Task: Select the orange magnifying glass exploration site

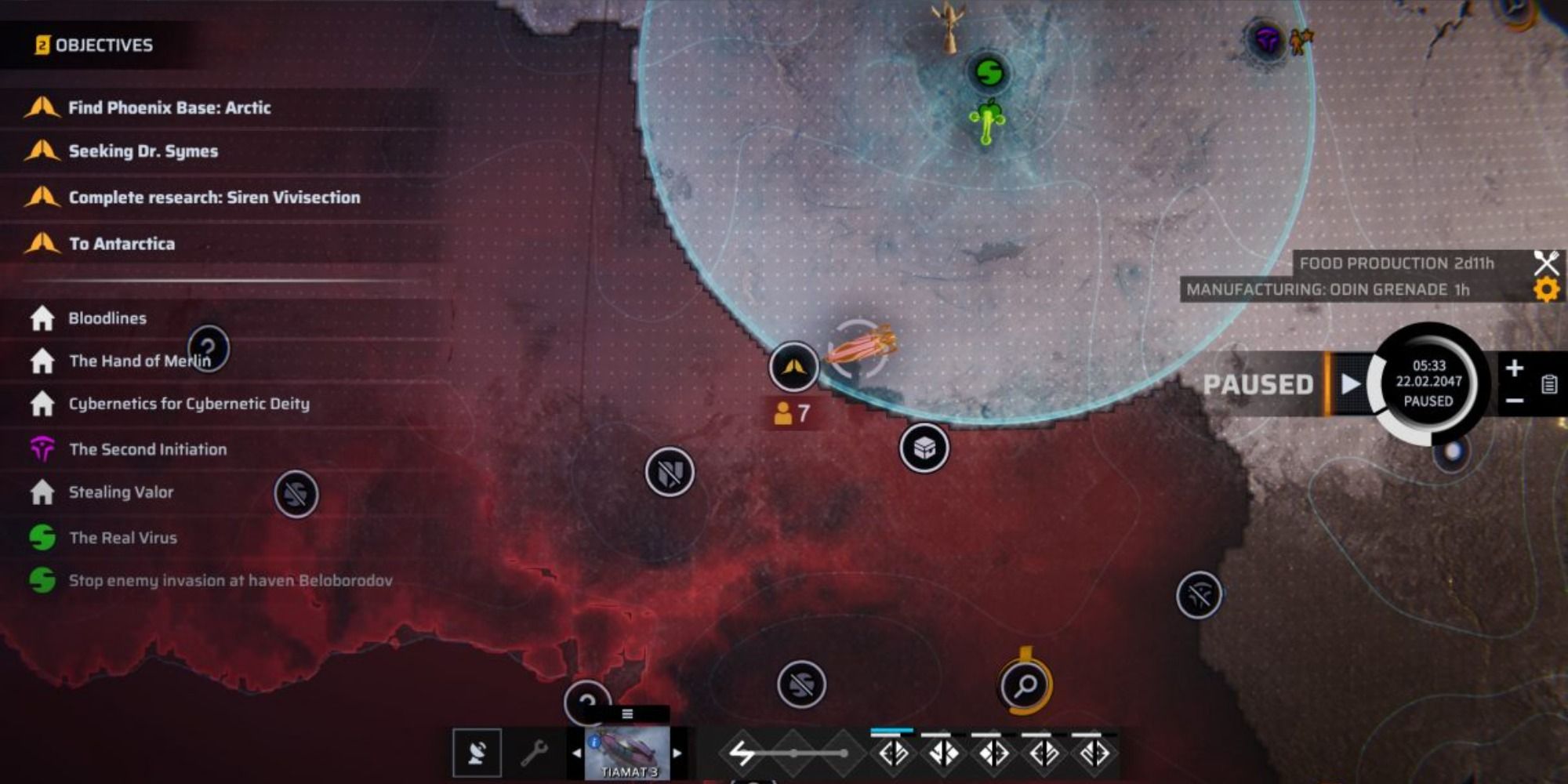Action: click(x=1025, y=685)
